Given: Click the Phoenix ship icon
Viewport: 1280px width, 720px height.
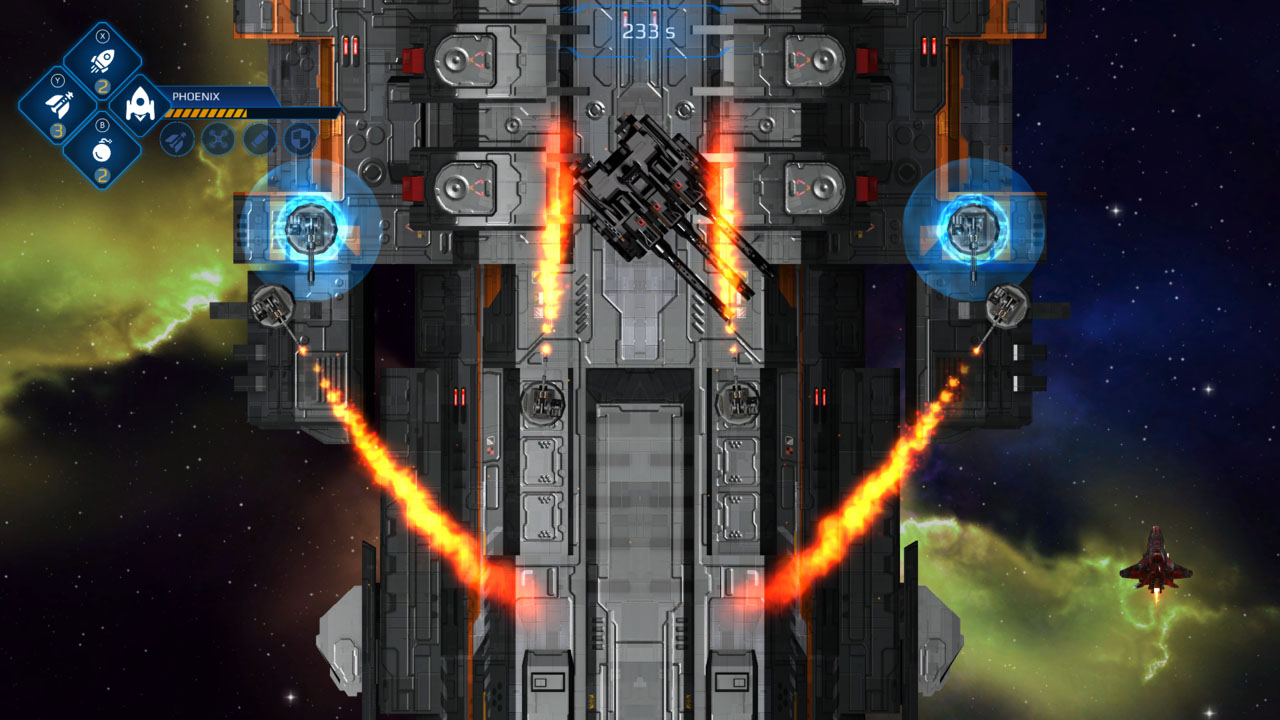Looking at the screenshot, I should coord(142,103).
